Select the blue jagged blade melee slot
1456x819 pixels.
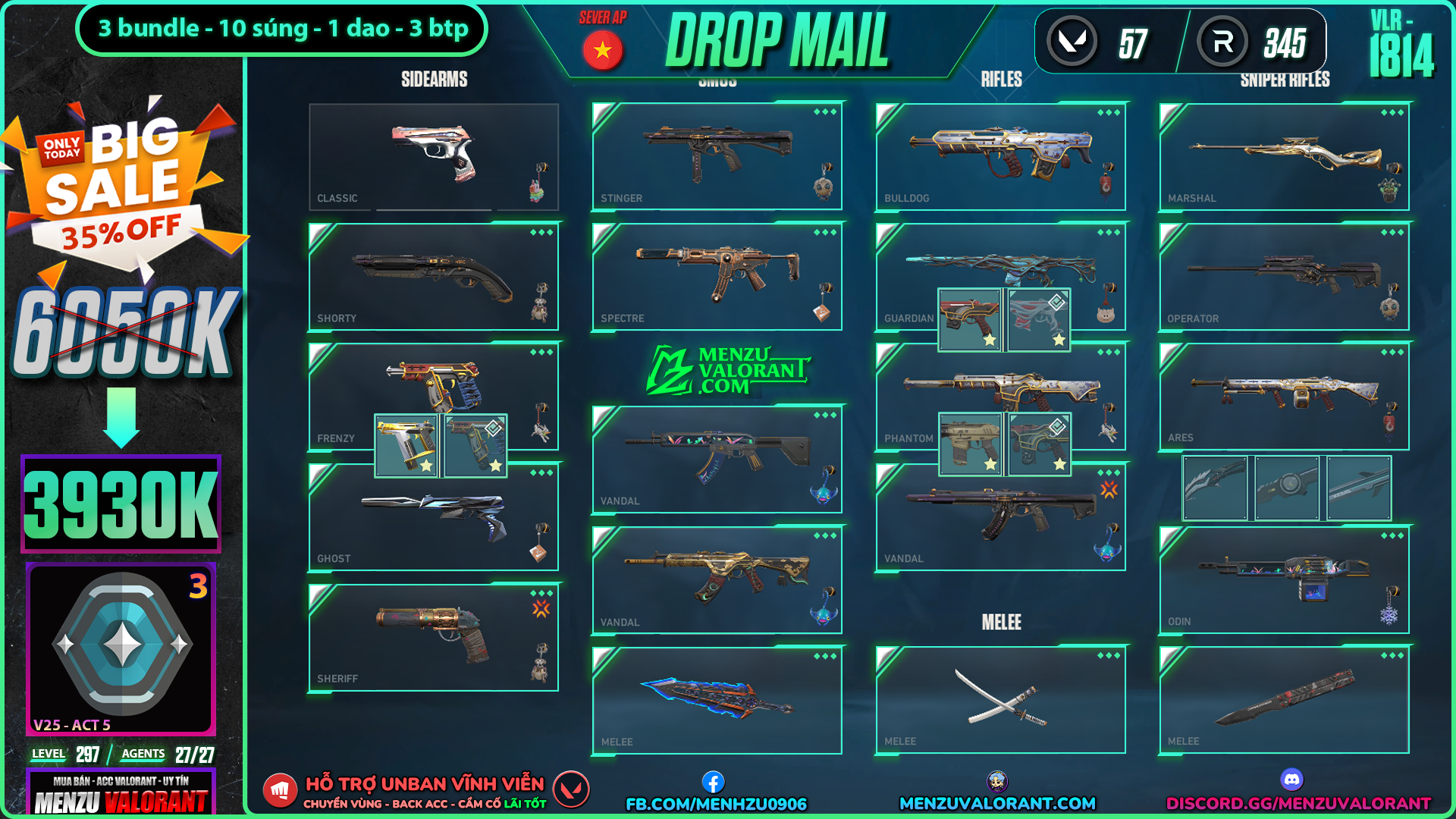pyautogui.click(x=717, y=699)
